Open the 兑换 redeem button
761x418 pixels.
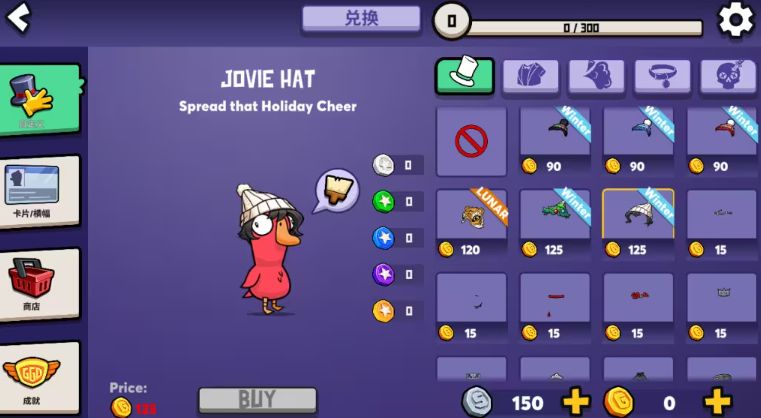pyautogui.click(x=361, y=18)
